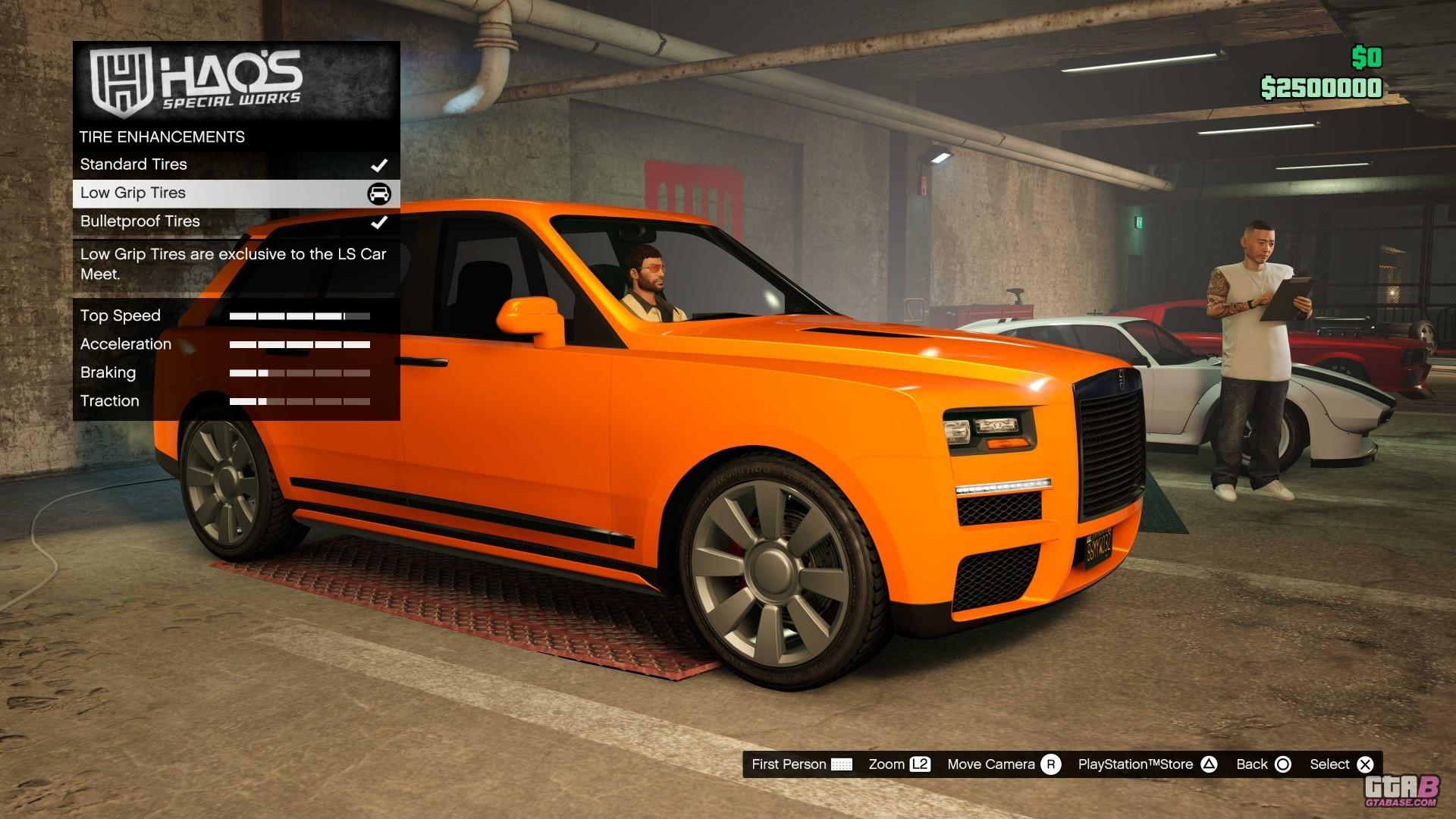Select the Tire Enhancements menu header
1456x819 pixels.
[162, 136]
